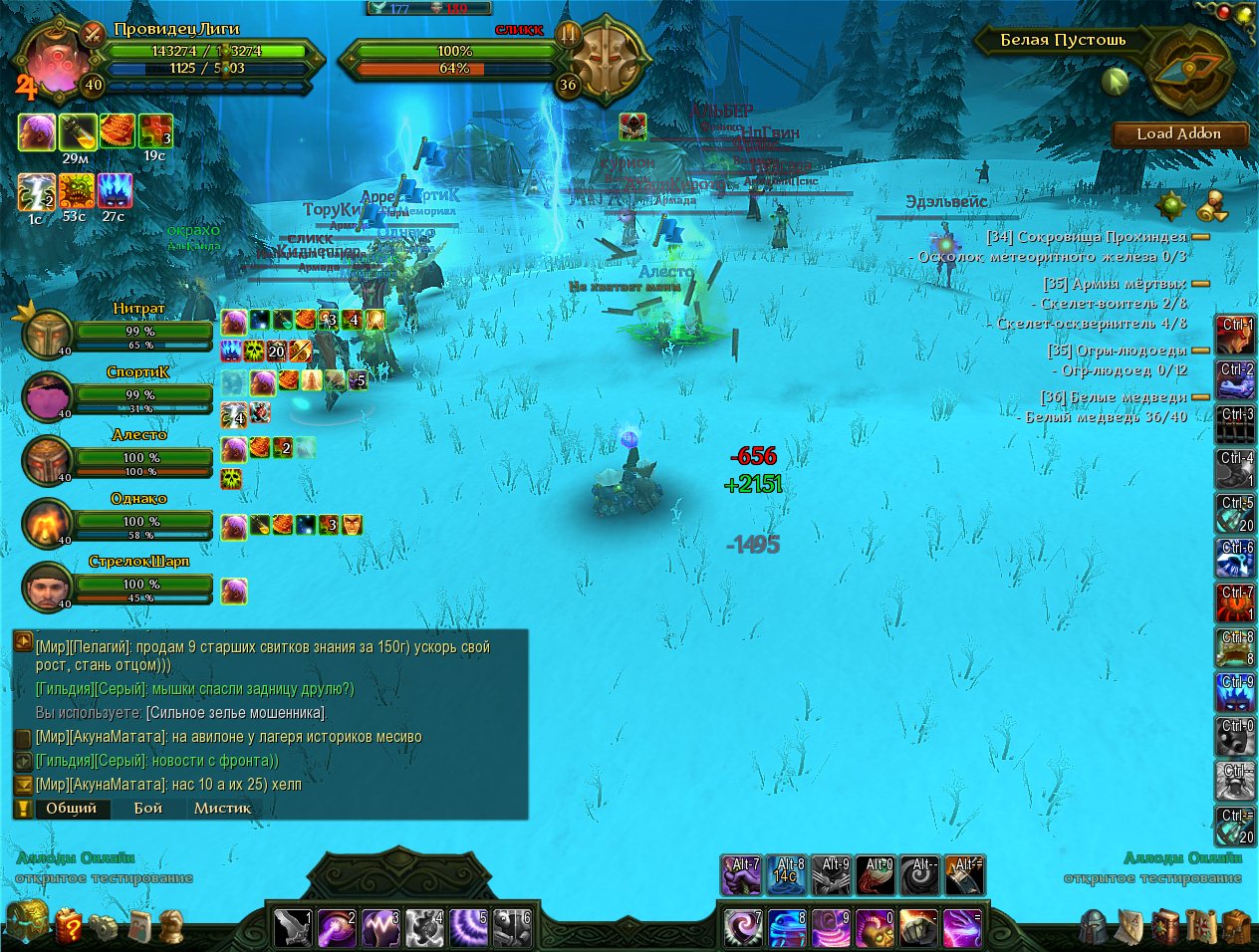Image resolution: width=1259 pixels, height=952 pixels.
Task: Switch to the Мистик chat tab
Action: (222, 808)
